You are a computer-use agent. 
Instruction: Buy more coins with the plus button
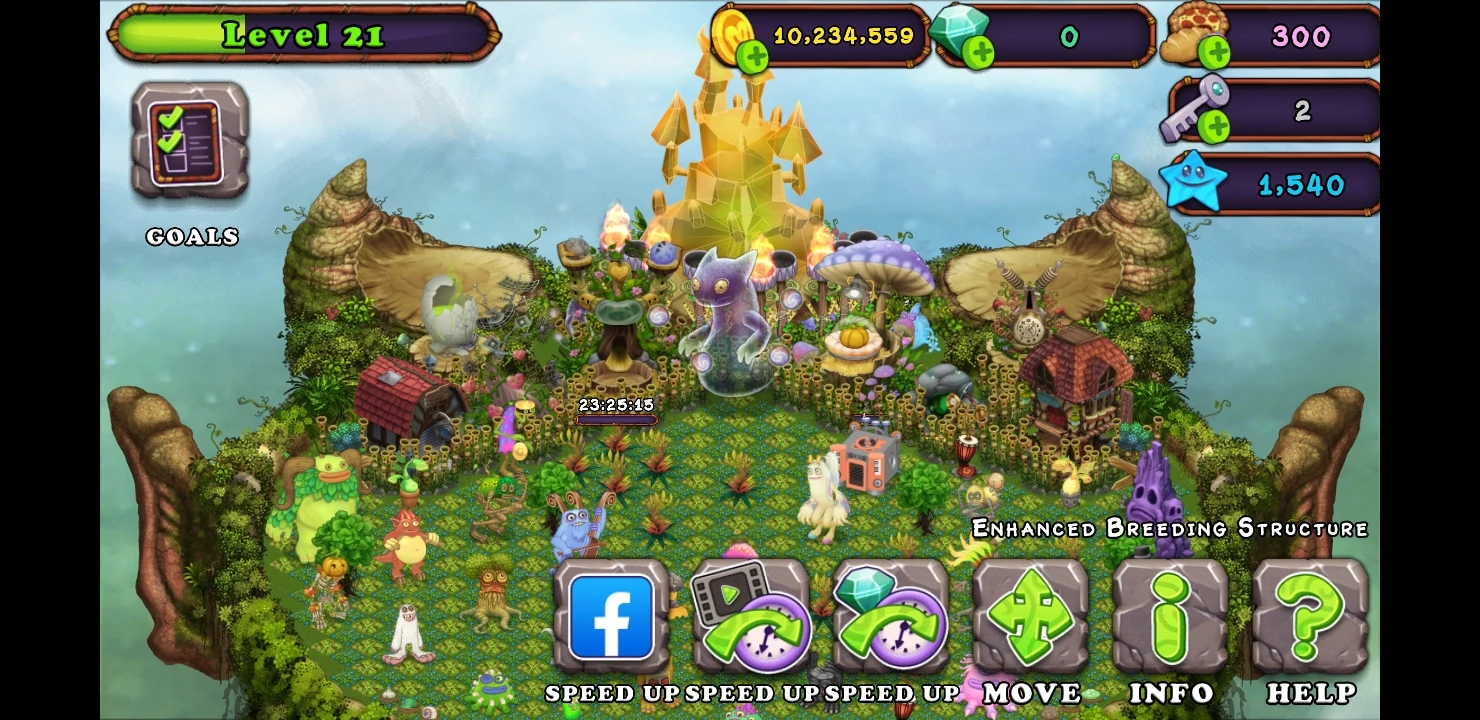tap(753, 55)
